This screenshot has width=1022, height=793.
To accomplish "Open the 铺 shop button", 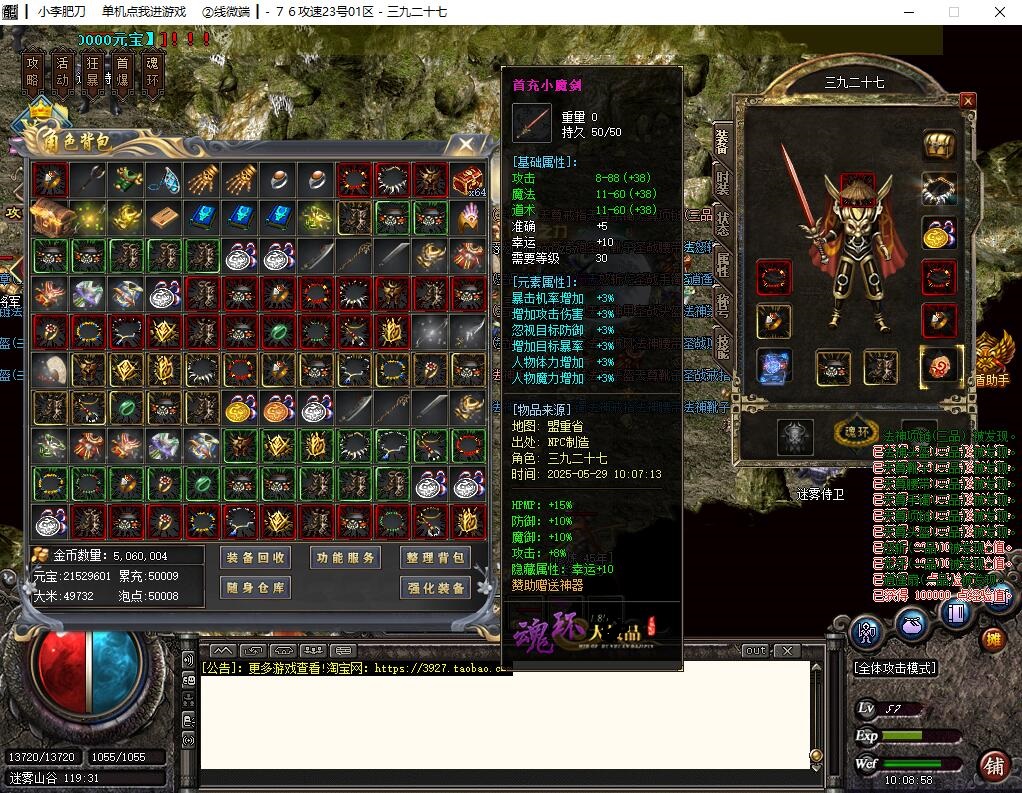I will coord(994,766).
